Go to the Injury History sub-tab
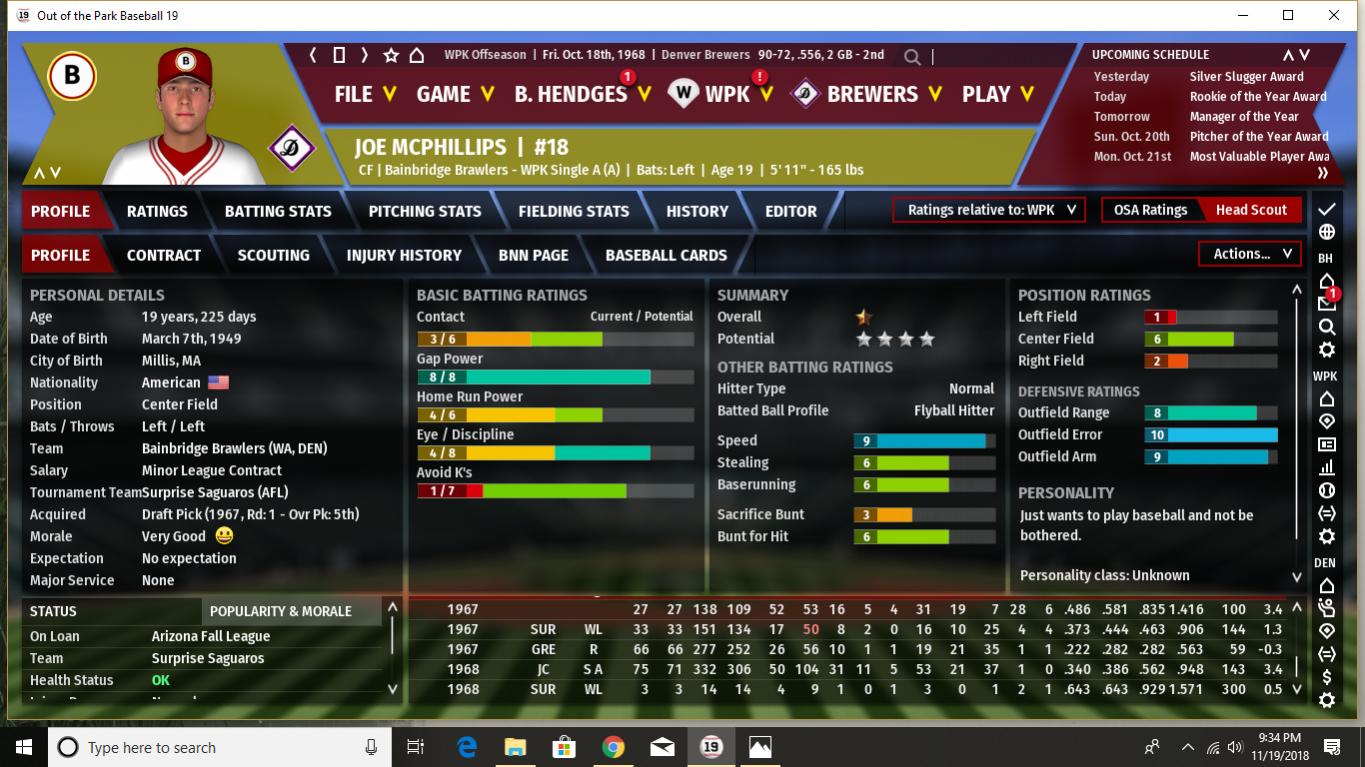This screenshot has width=1365, height=767. pyautogui.click(x=404, y=255)
